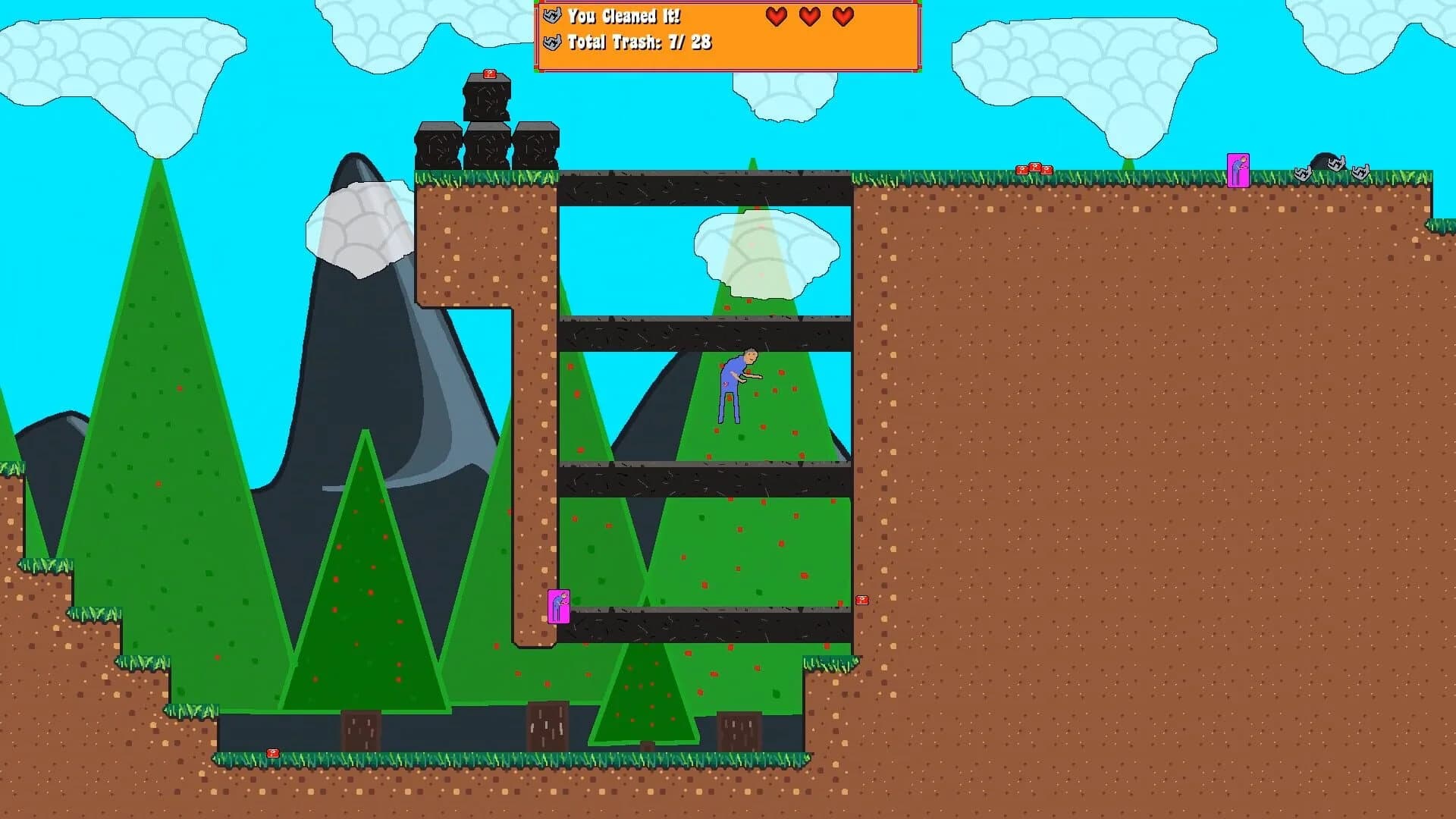Image resolution: width=1456 pixels, height=819 pixels.
Task: Select the 'You Cleaned It!' banner text
Action: (x=623, y=15)
